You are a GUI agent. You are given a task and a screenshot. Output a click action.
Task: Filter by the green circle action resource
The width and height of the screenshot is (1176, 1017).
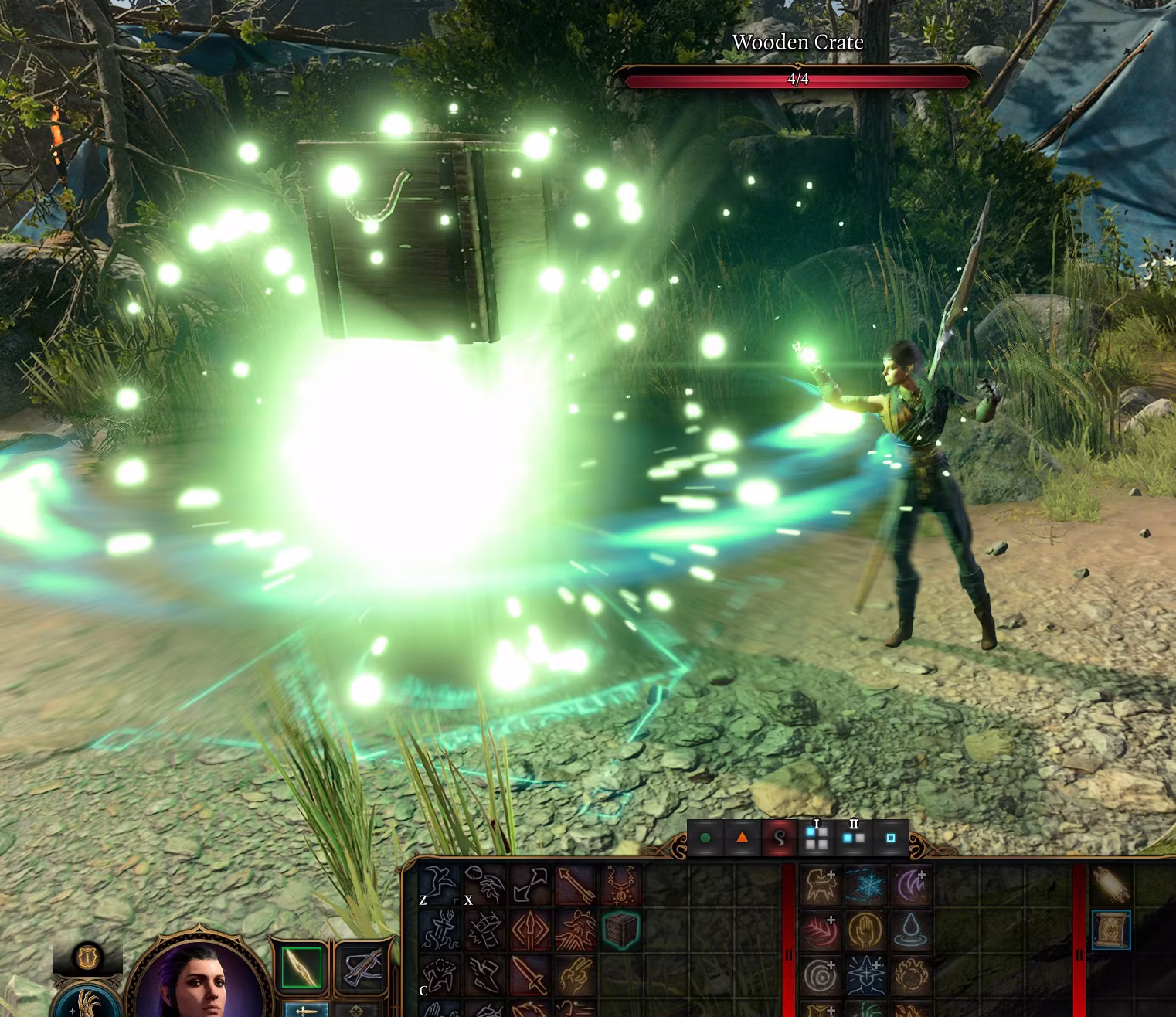[x=705, y=838]
